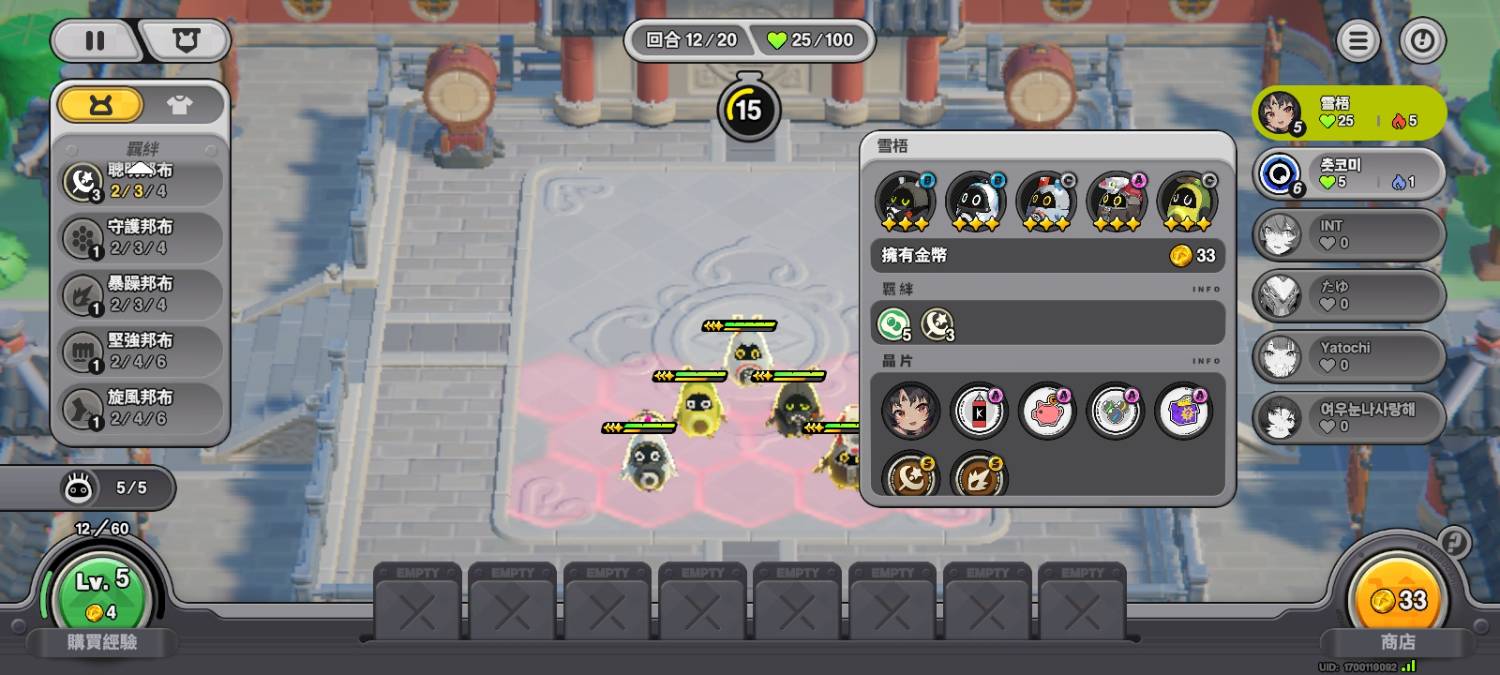The width and height of the screenshot is (1500, 675).
Task: Buy experience with the 購買經驗 button
Action: 103,642
